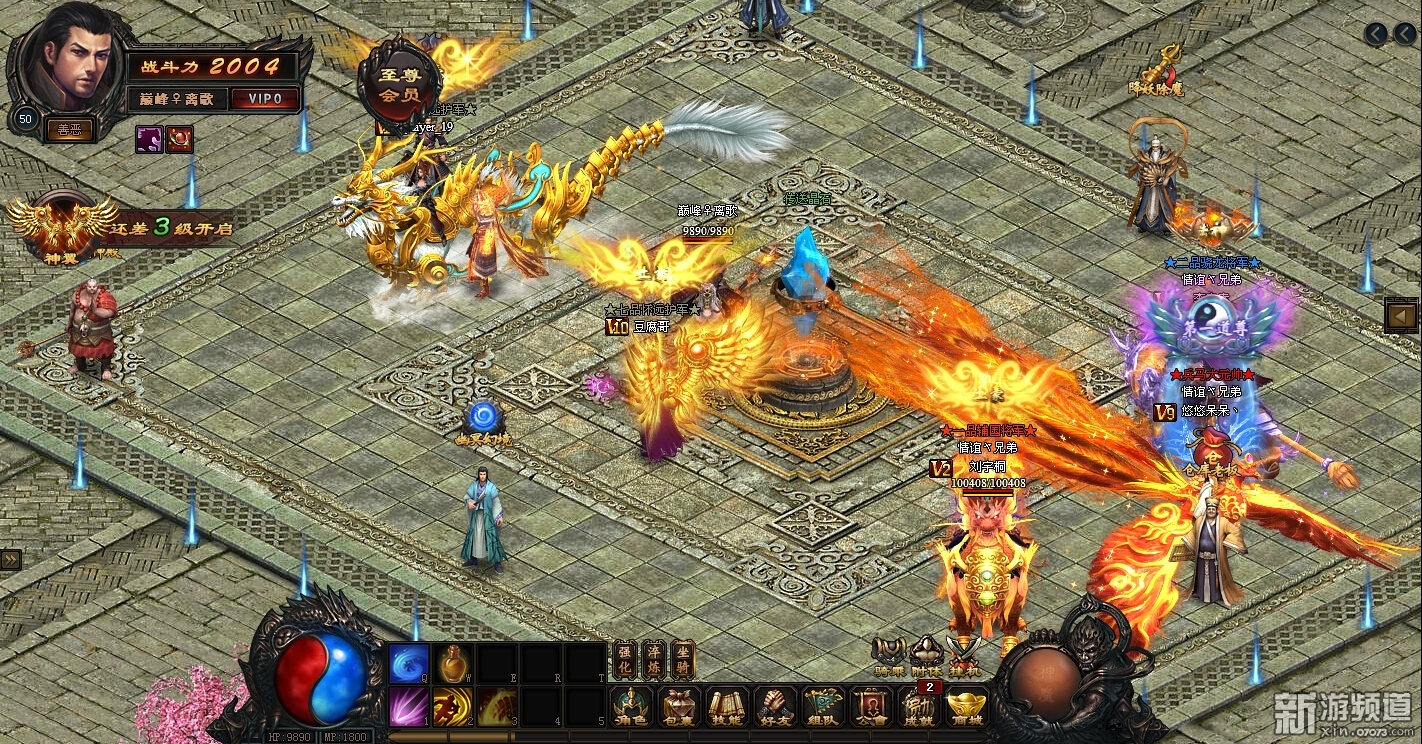The height and width of the screenshot is (744, 1422).
Task: Click the 淬炼 refine button
Action: pos(654,660)
